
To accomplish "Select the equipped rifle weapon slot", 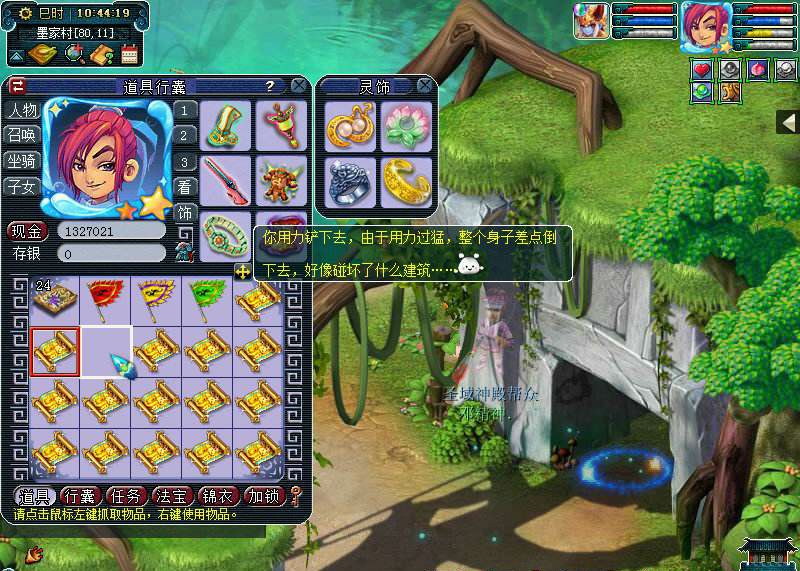I will [226, 180].
